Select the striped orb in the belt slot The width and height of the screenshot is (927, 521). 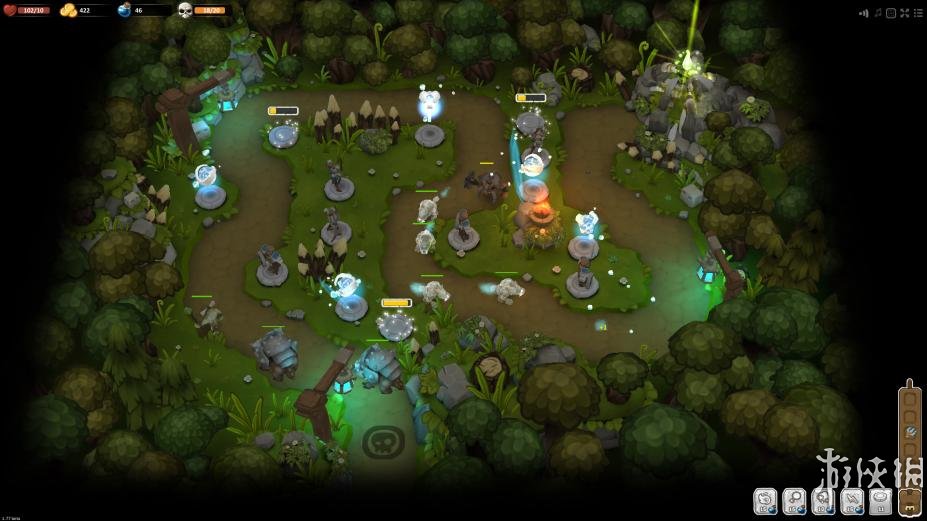[910, 432]
